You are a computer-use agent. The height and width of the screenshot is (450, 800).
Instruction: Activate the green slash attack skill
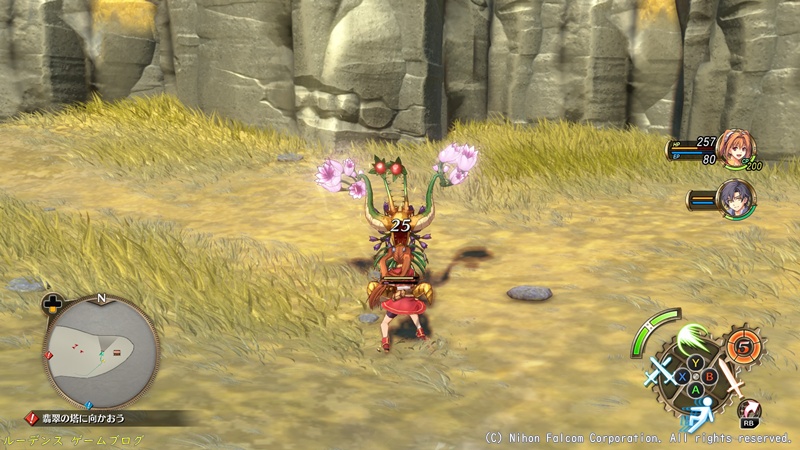(x=692, y=340)
